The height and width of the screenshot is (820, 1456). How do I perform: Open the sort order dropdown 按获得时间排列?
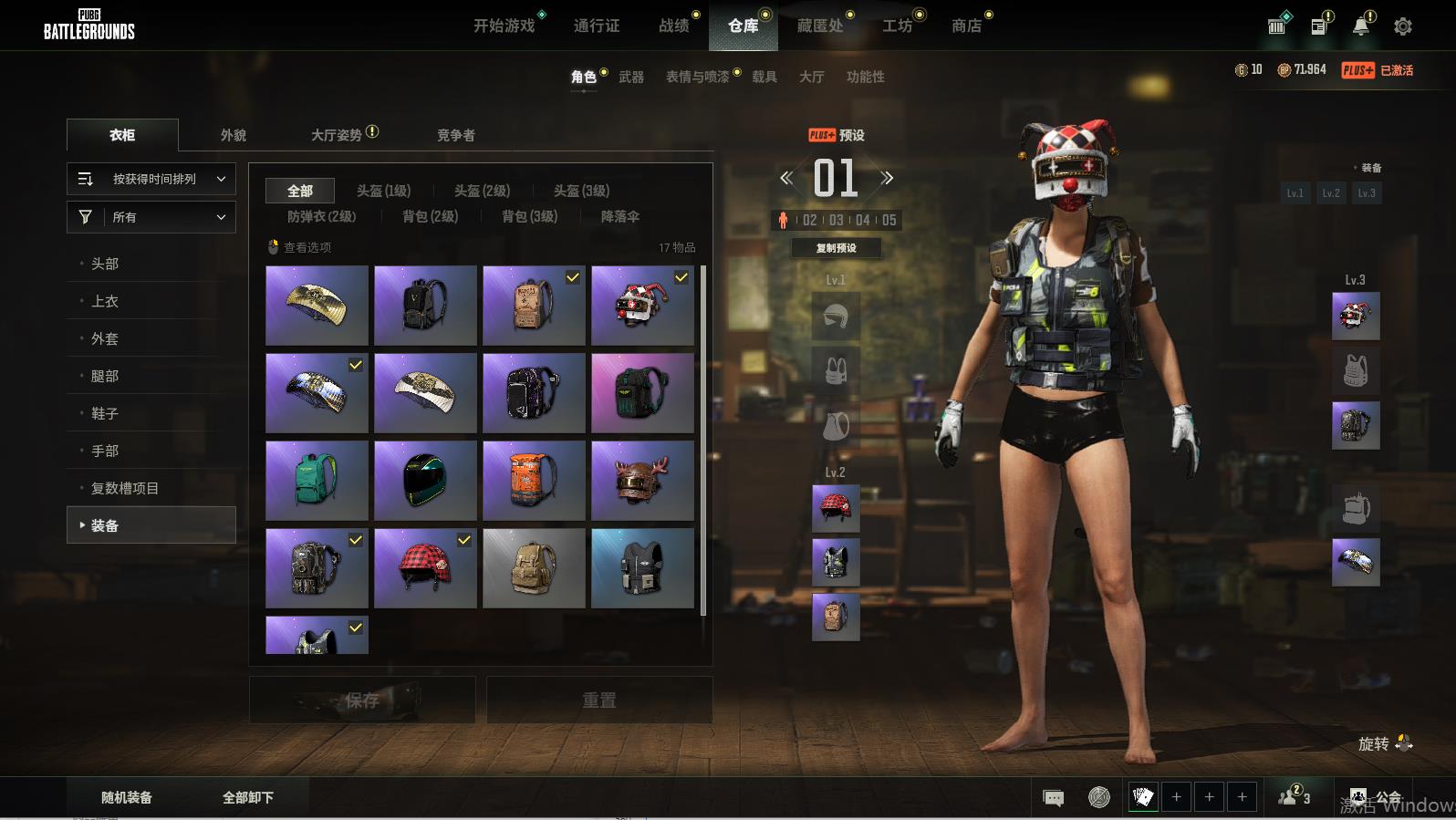151,179
